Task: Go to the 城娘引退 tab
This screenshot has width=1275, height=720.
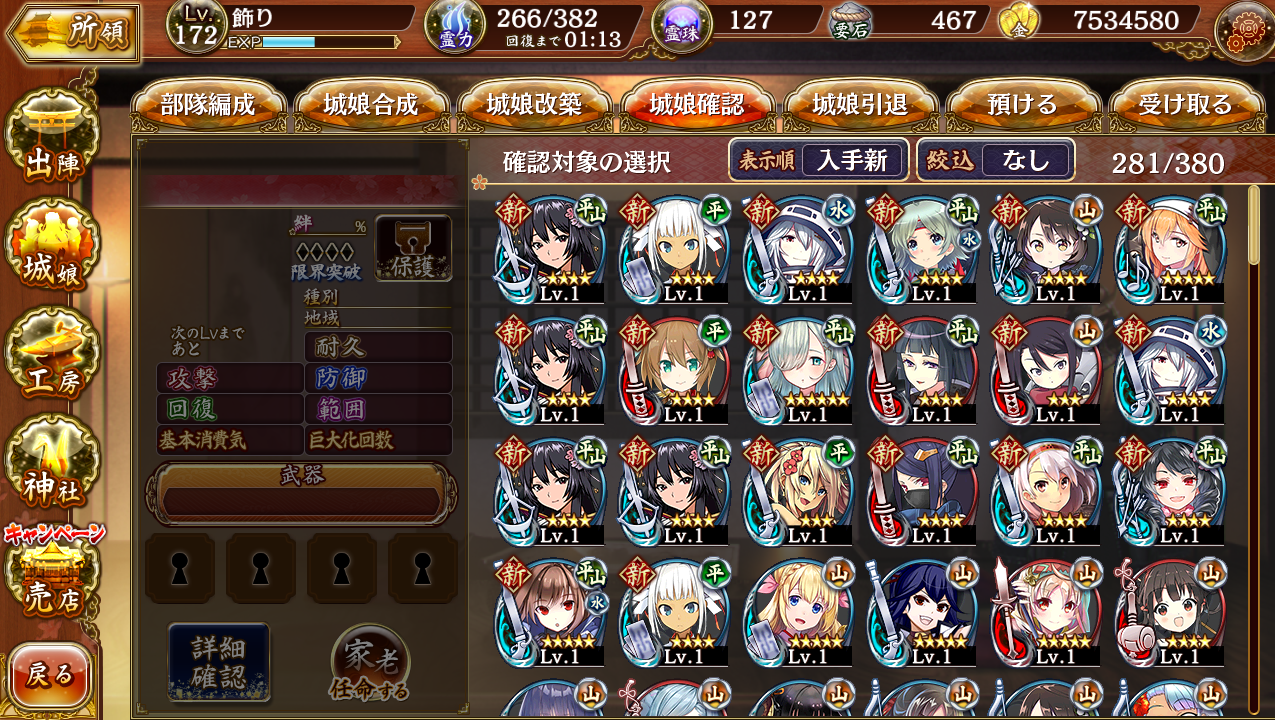Action: pos(860,104)
